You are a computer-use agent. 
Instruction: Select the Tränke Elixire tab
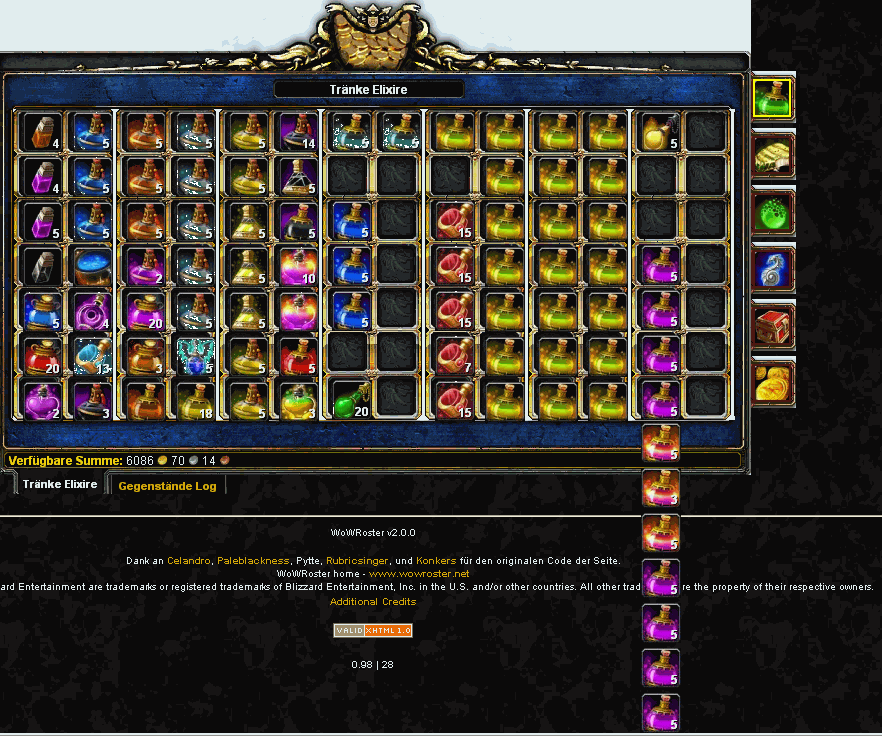coord(60,484)
